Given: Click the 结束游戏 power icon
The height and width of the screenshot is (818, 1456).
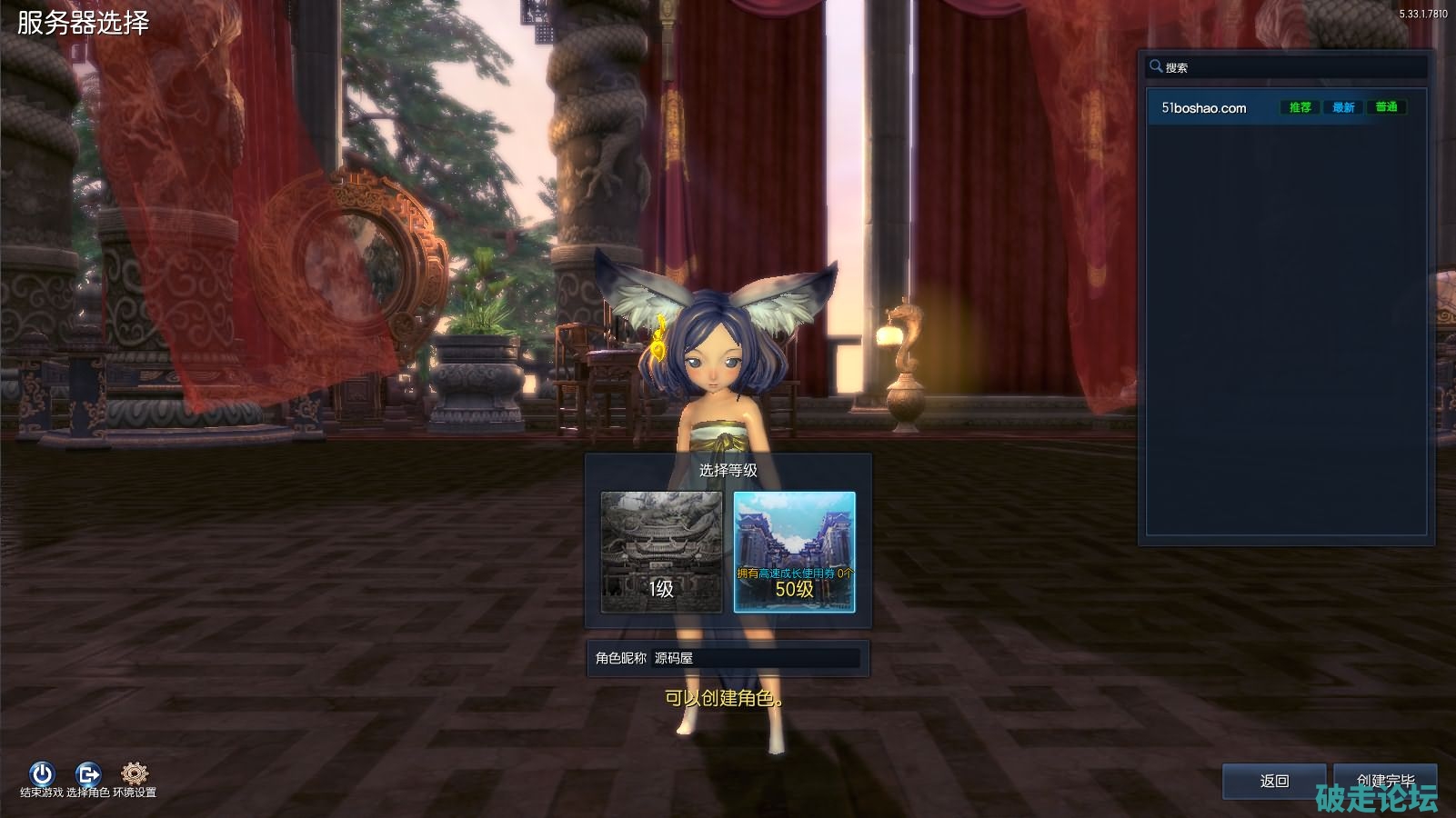Looking at the screenshot, I should (42, 774).
